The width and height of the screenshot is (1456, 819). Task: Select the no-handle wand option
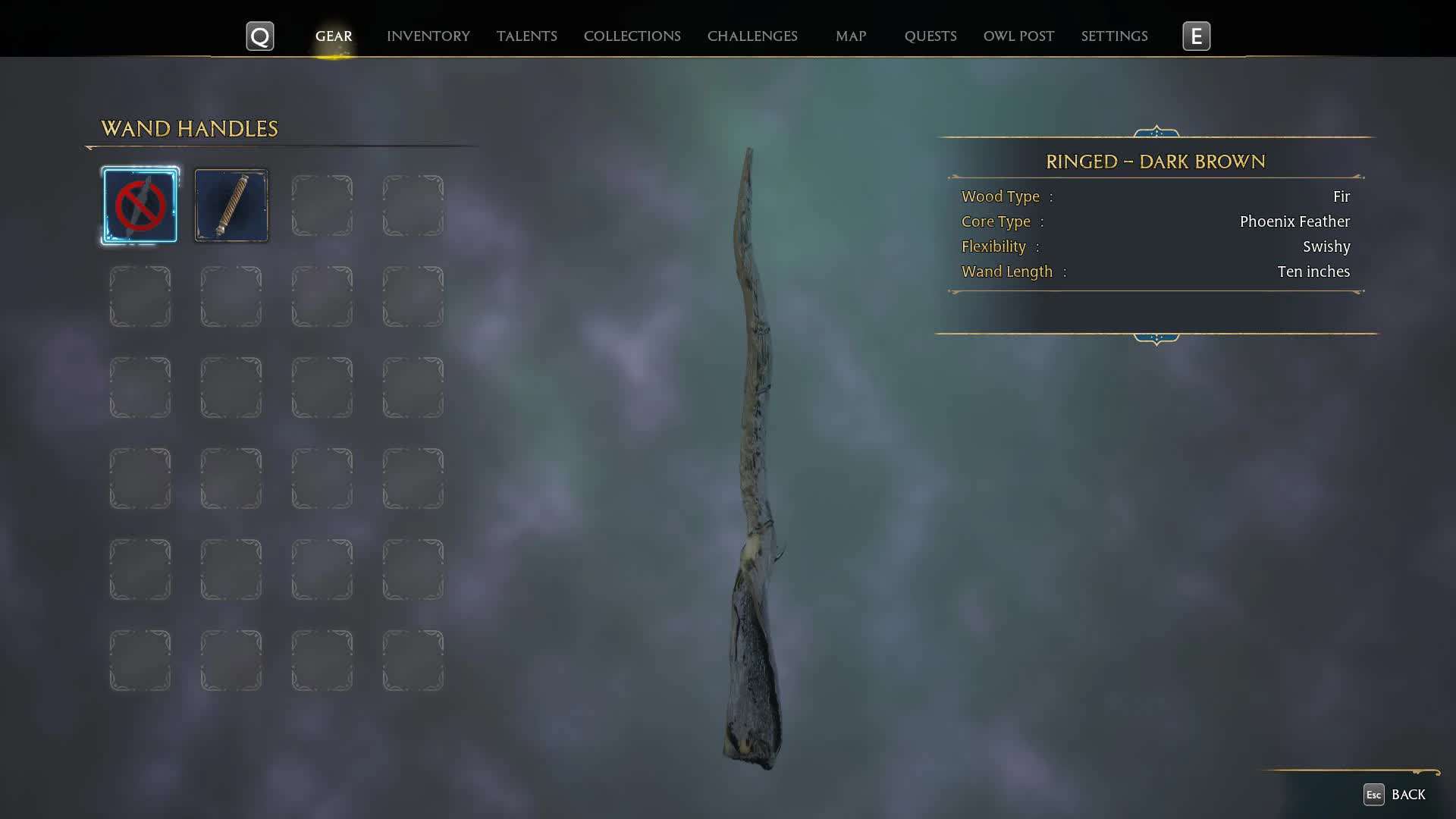140,206
